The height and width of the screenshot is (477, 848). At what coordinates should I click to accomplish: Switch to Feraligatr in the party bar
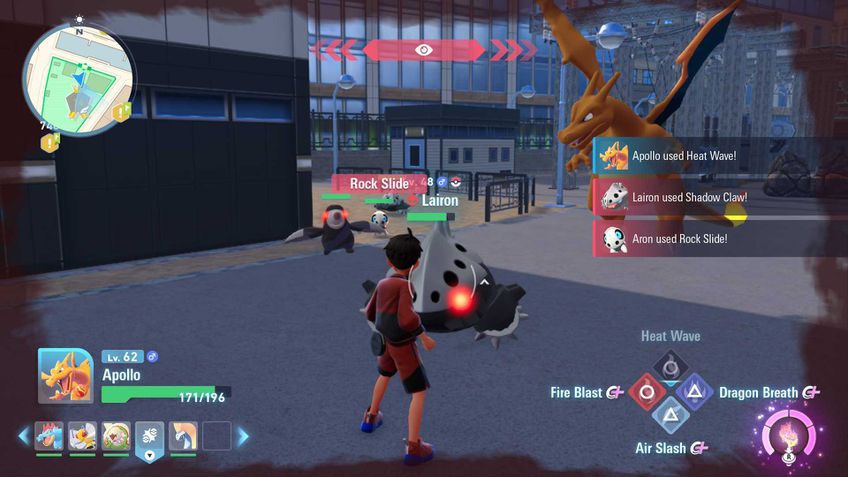coord(49,436)
